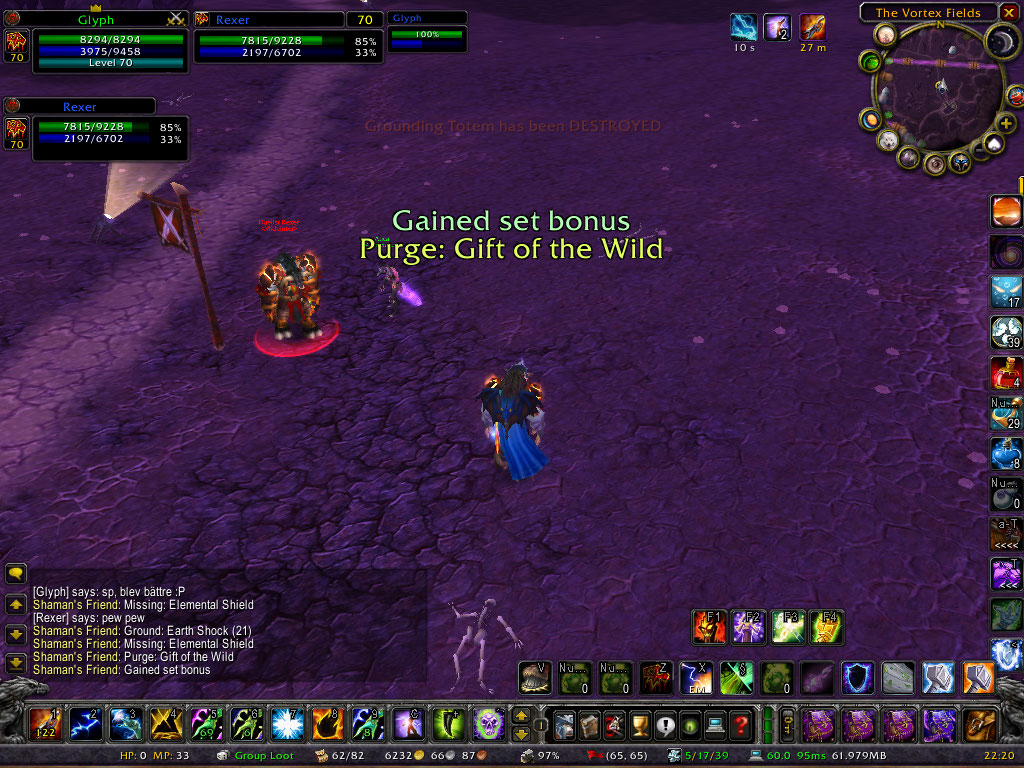Viewport: 1024px width, 768px height.
Task: Activate the F4 golden fist ability
Action: pos(827,627)
